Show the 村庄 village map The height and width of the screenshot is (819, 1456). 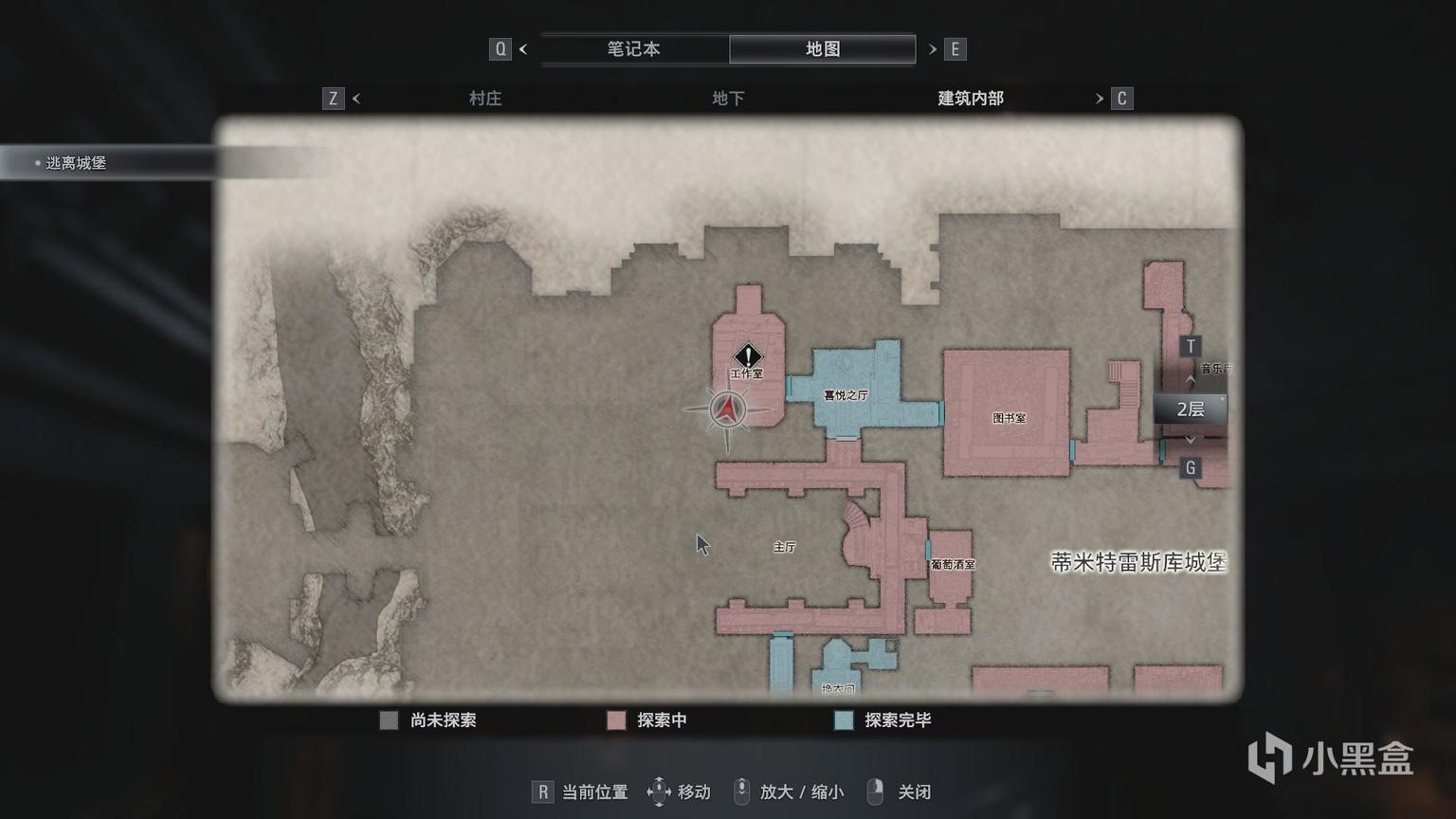click(484, 99)
